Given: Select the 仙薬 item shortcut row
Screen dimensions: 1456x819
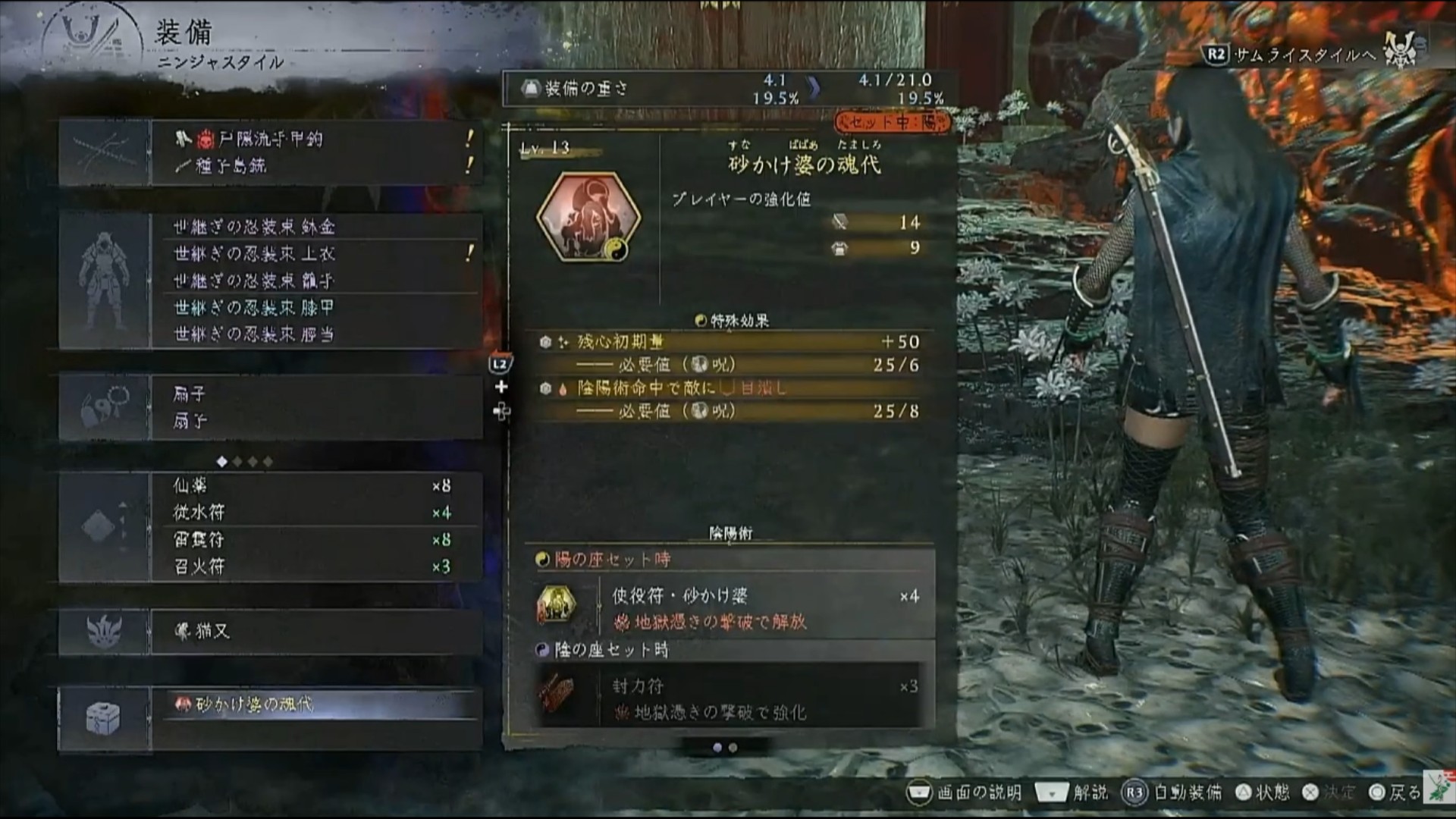Looking at the screenshot, I should (x=311, y=486).
